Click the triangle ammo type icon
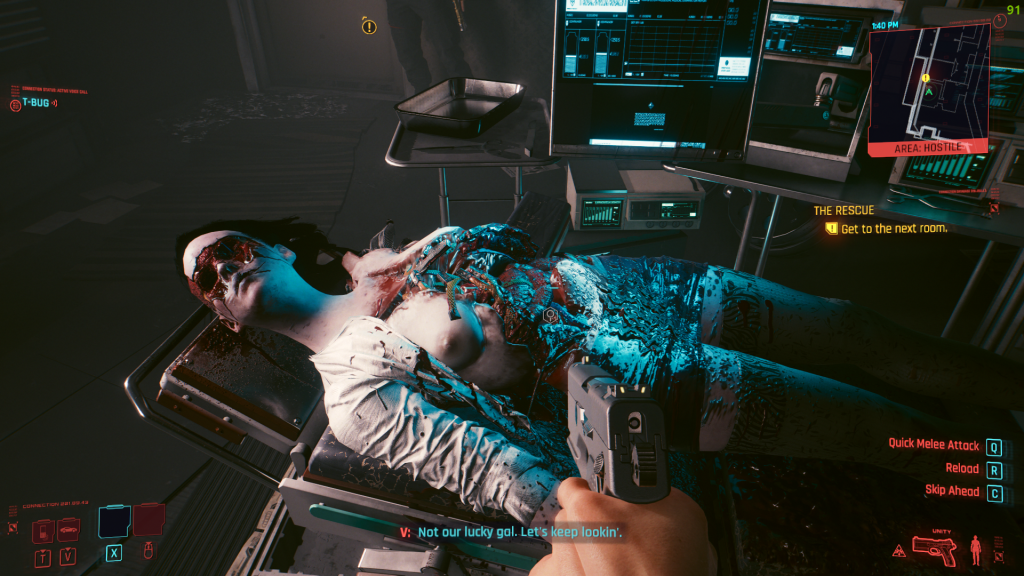This screenshot has width=1024, height=576. click(899, 550)
